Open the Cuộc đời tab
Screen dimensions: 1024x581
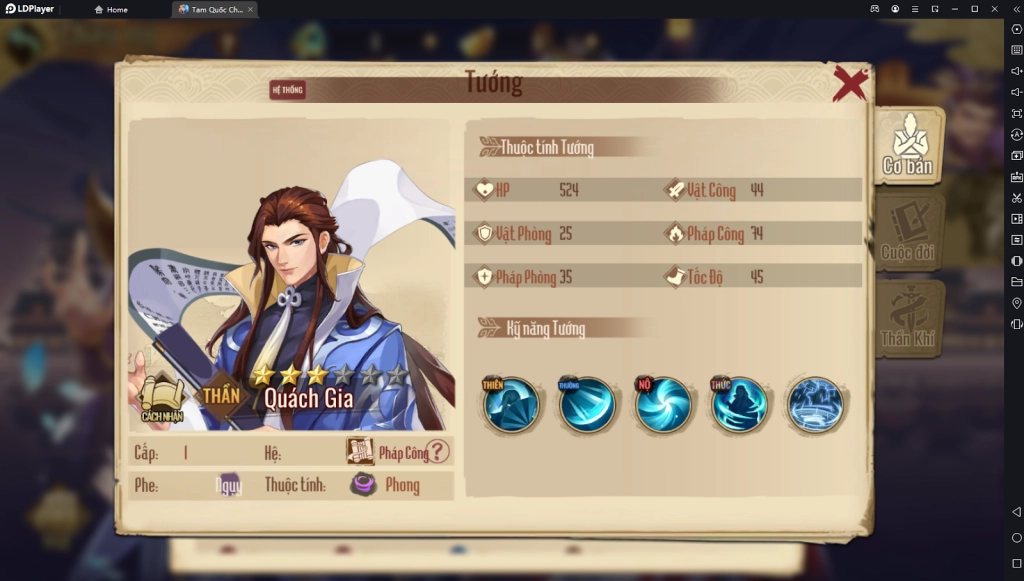point(908,232)
